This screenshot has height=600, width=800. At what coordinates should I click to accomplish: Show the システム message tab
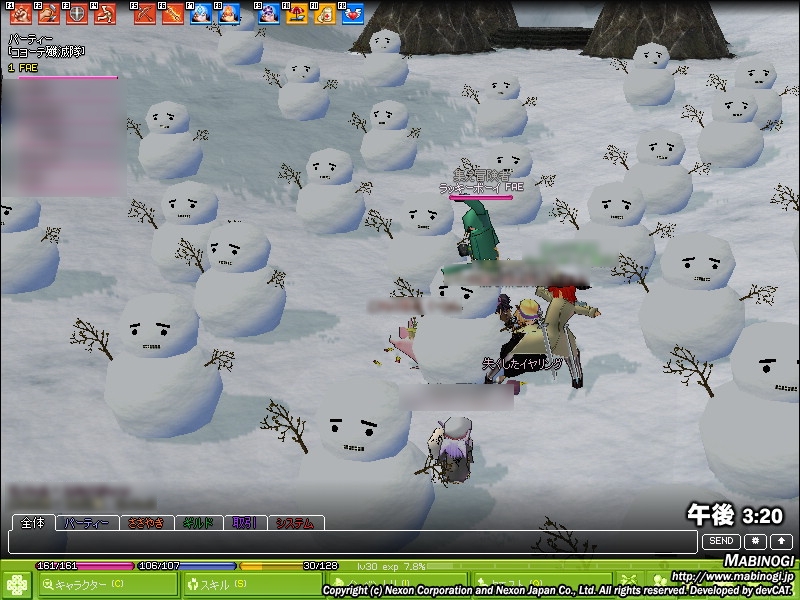294,523
